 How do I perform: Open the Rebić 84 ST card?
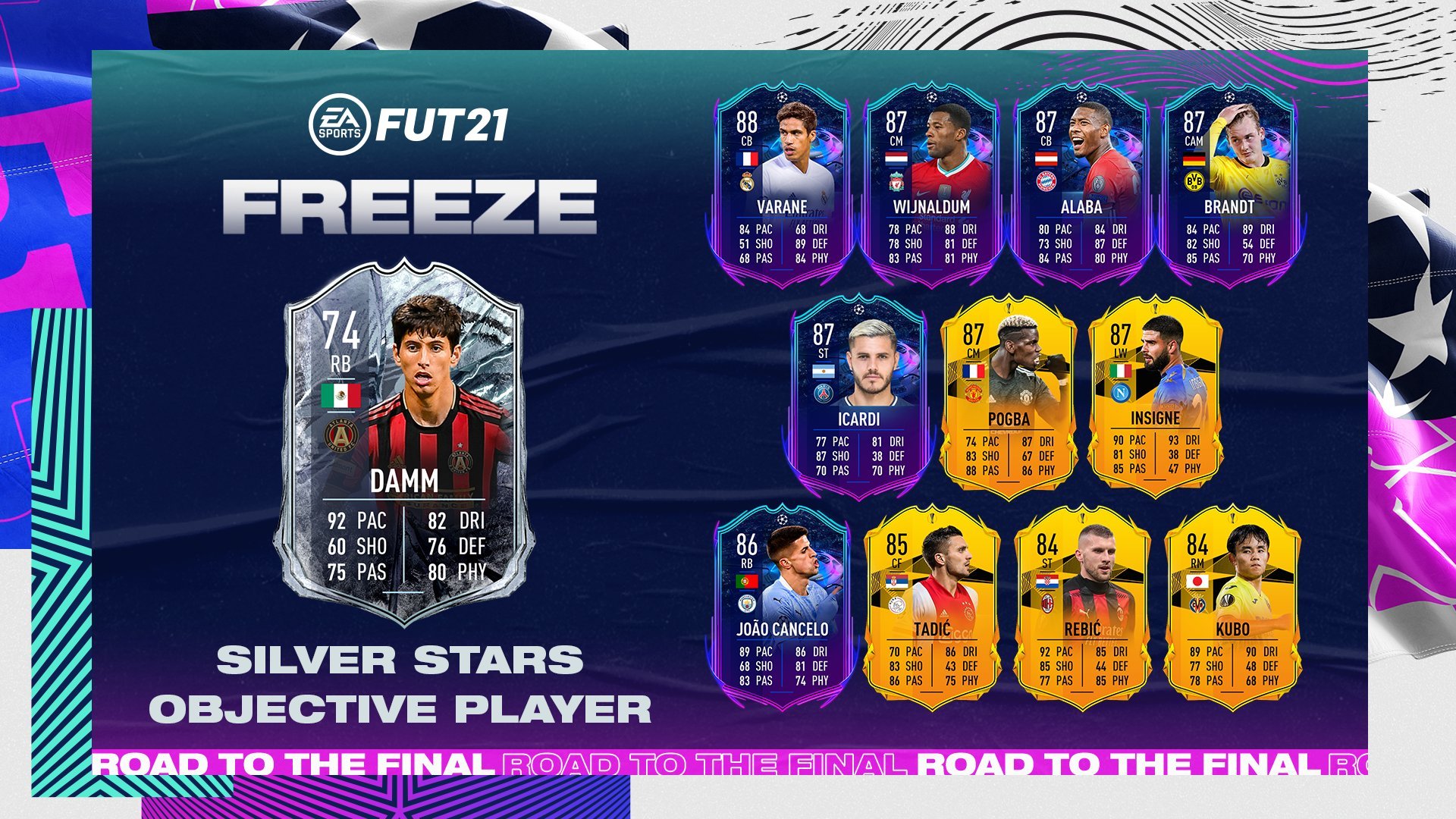[x=1081, y=608]
